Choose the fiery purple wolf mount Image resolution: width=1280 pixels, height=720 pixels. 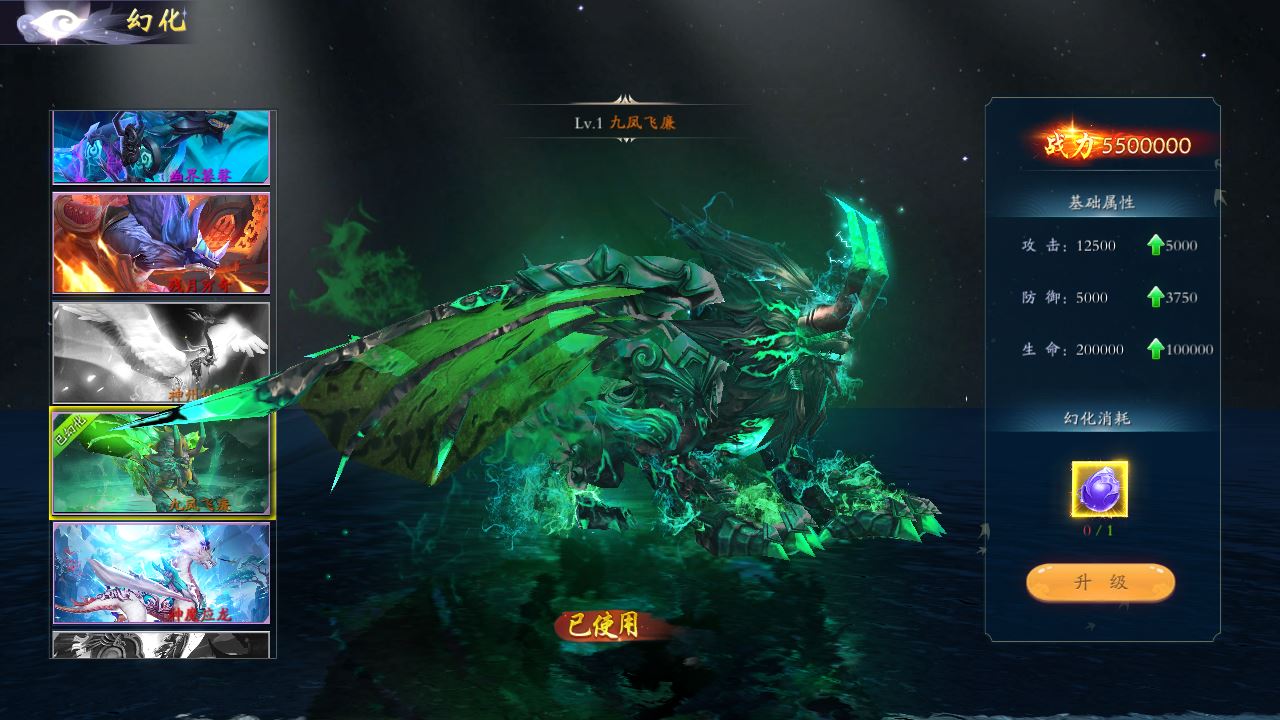pyautogui.click(x=161, y=243)
